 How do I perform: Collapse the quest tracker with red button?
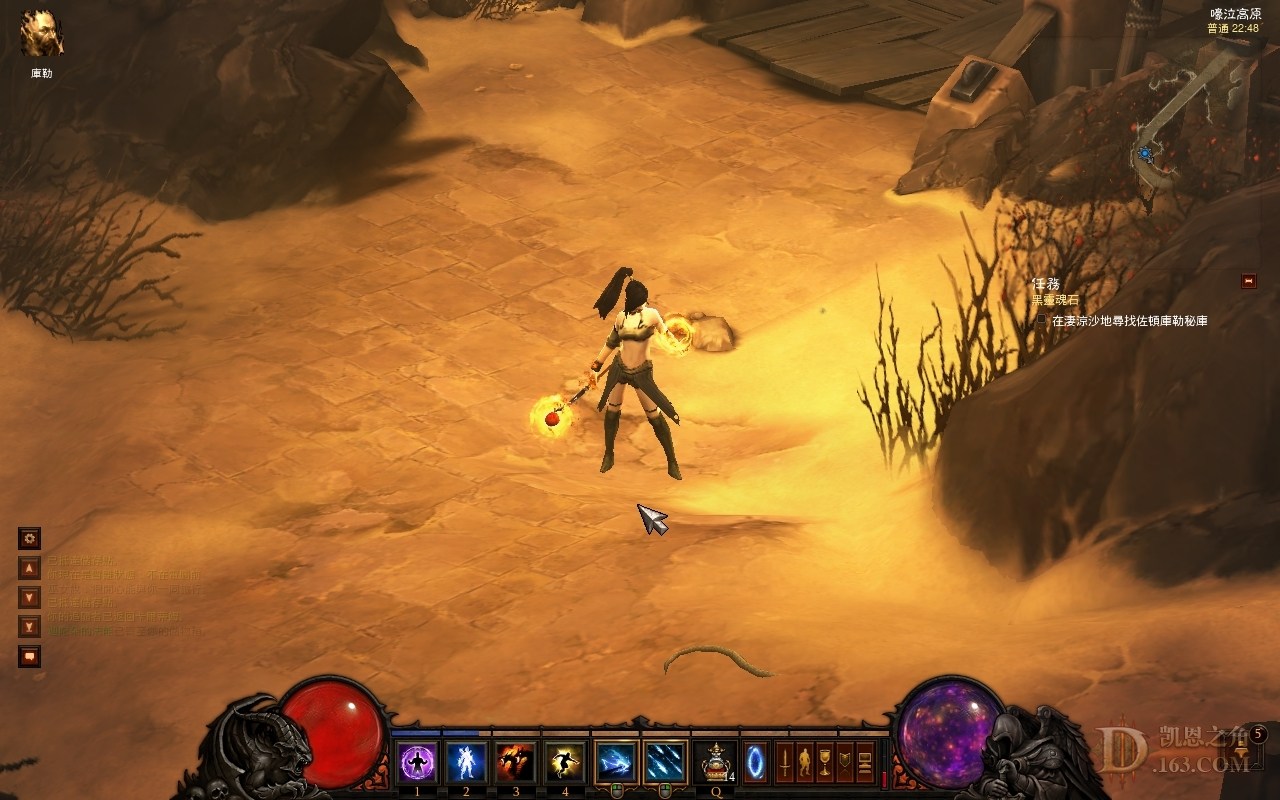tap(1248, 281)
